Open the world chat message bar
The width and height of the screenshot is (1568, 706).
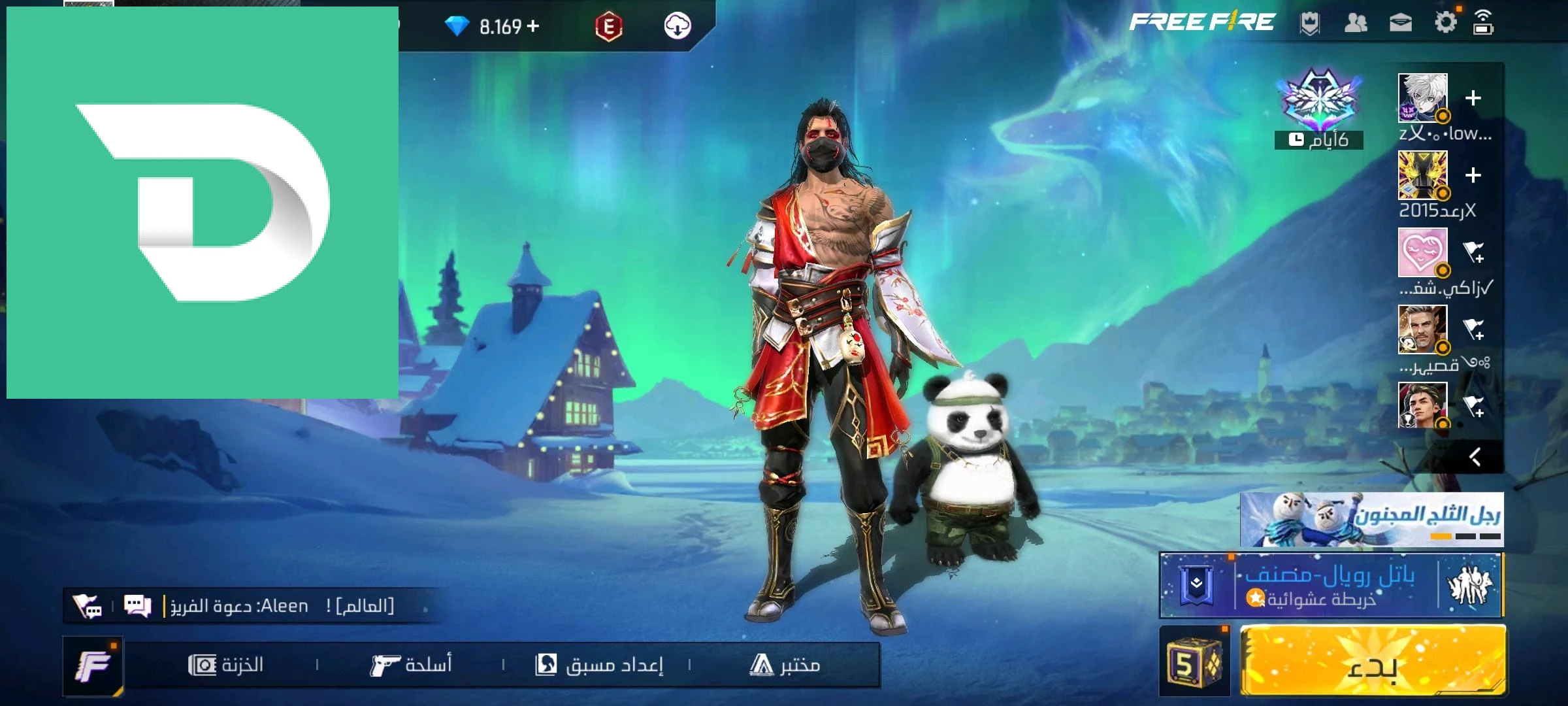281,606
